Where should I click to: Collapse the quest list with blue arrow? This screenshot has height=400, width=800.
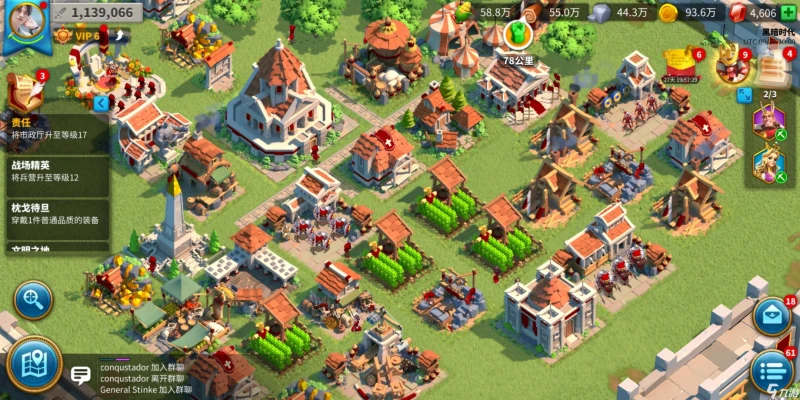click(x=101, y=103)
